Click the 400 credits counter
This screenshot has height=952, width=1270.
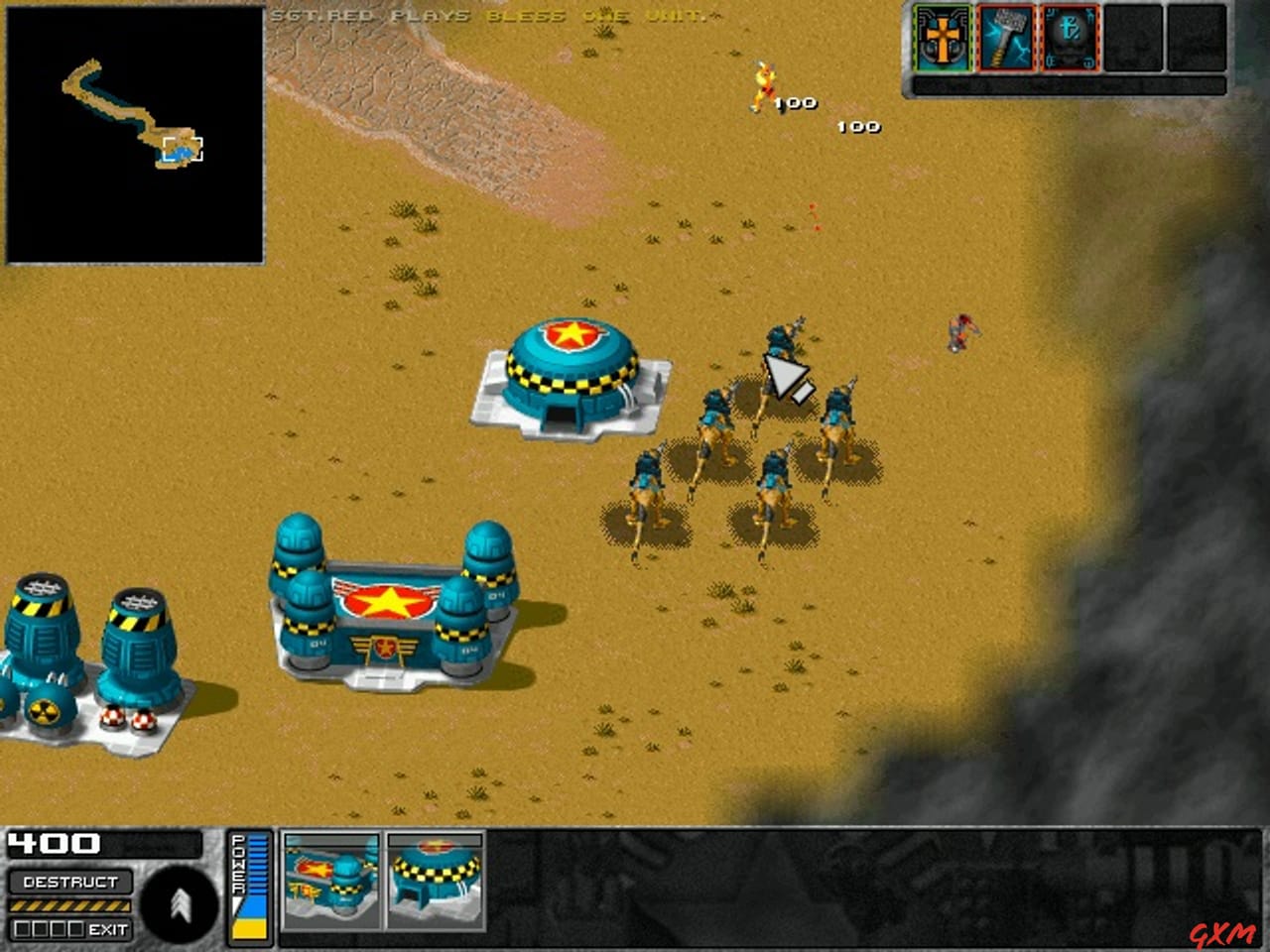(55, 844)
